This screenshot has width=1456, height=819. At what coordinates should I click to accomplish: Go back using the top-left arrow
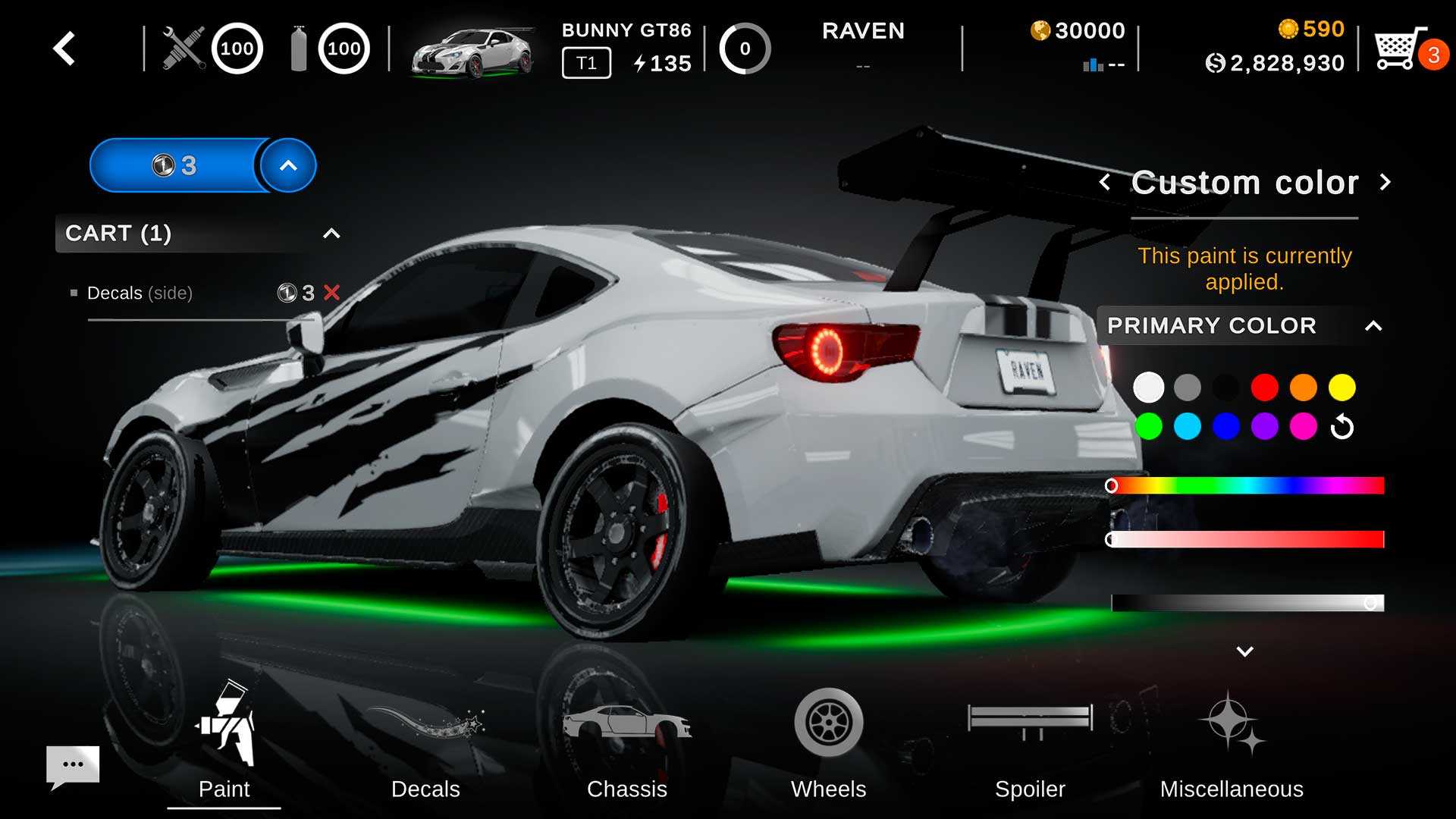point(64,49)
